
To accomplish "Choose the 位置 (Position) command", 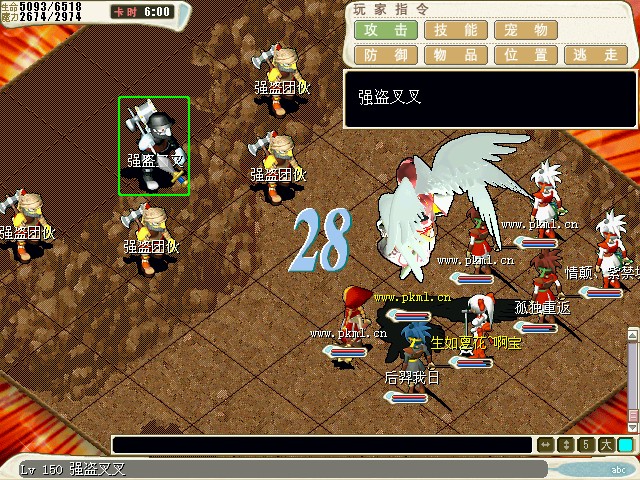I will coord(526,55).
